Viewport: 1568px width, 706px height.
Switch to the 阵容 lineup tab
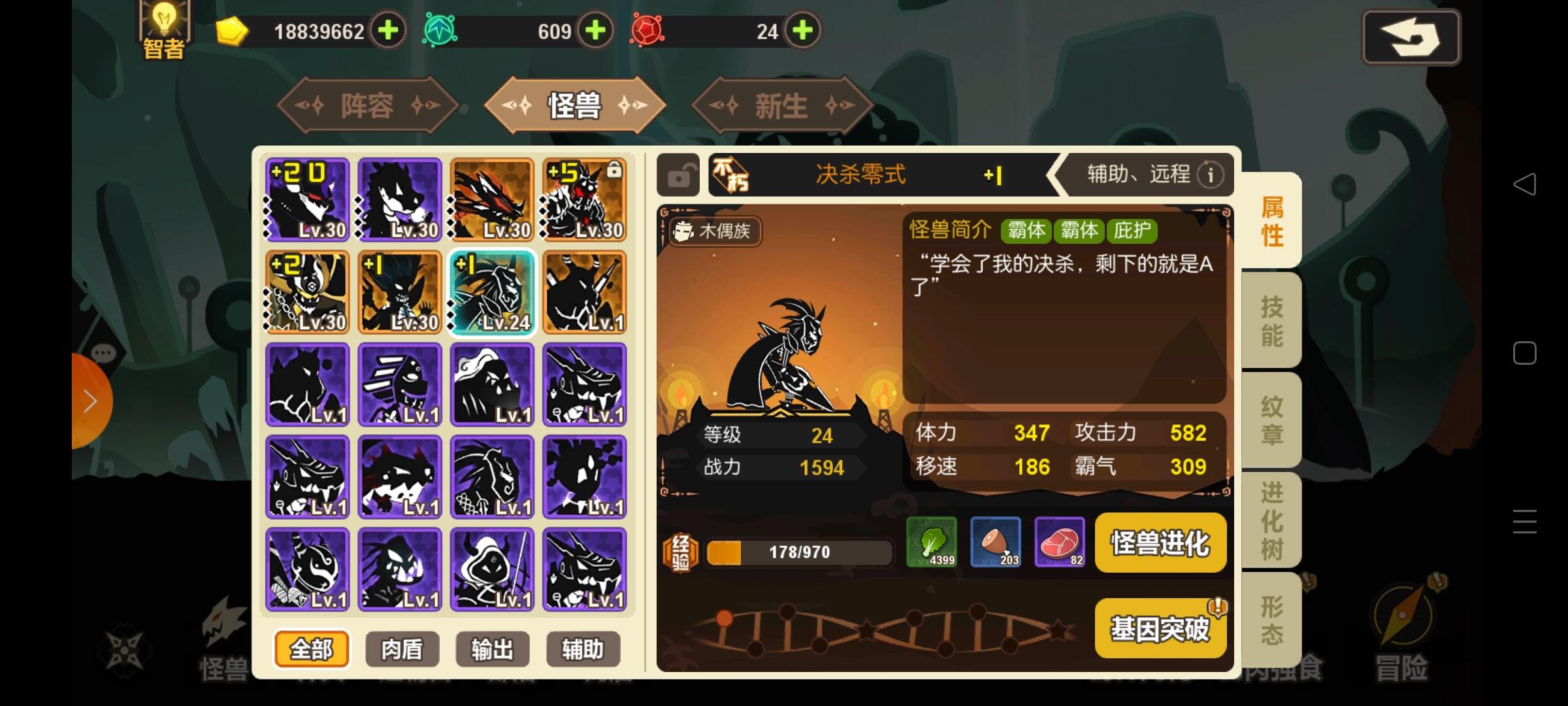(x=367, y=105)
